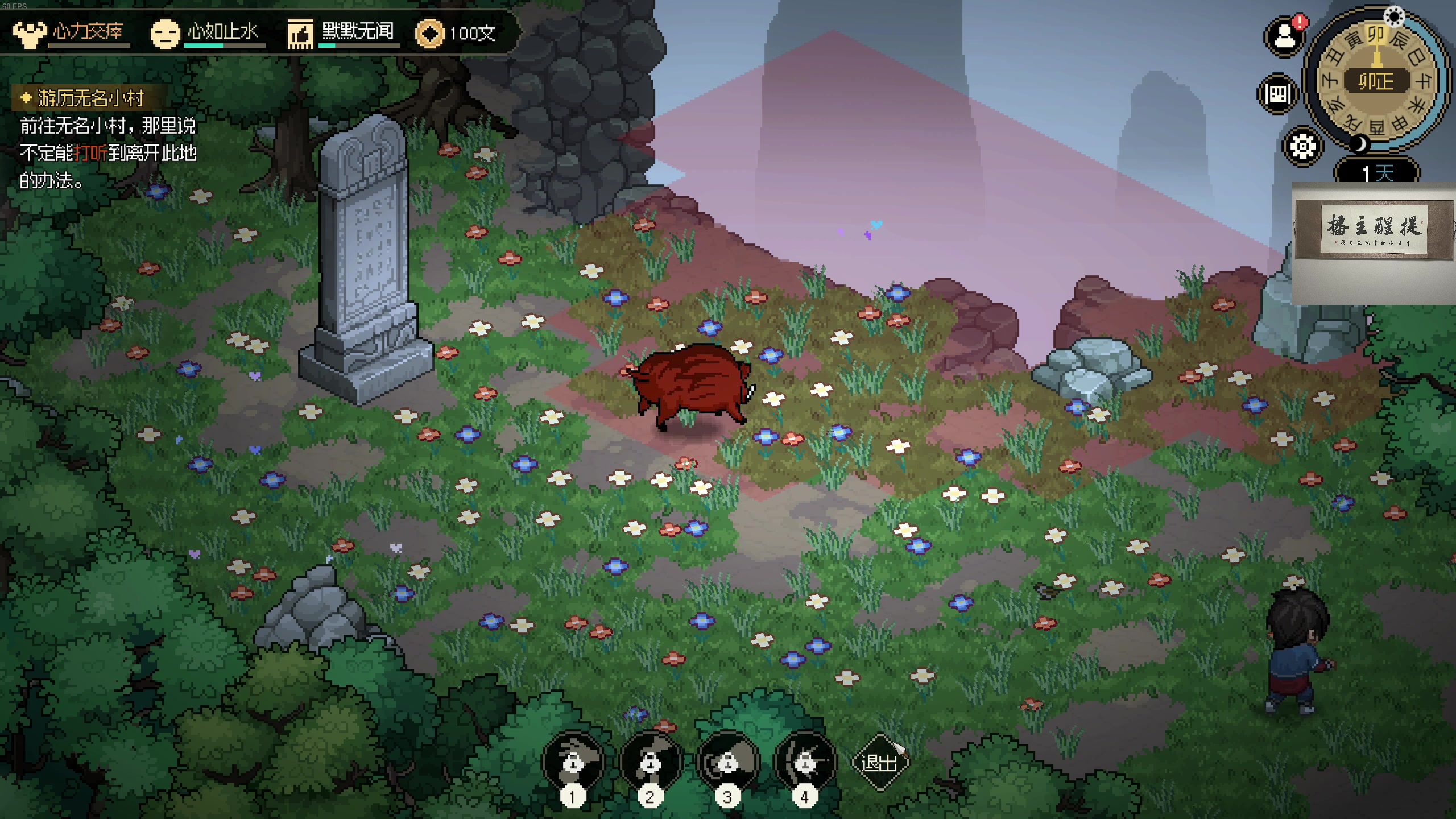Click the 100文 coin counter
Screen dimensions: 1456x819
click(x=456, y=33)
